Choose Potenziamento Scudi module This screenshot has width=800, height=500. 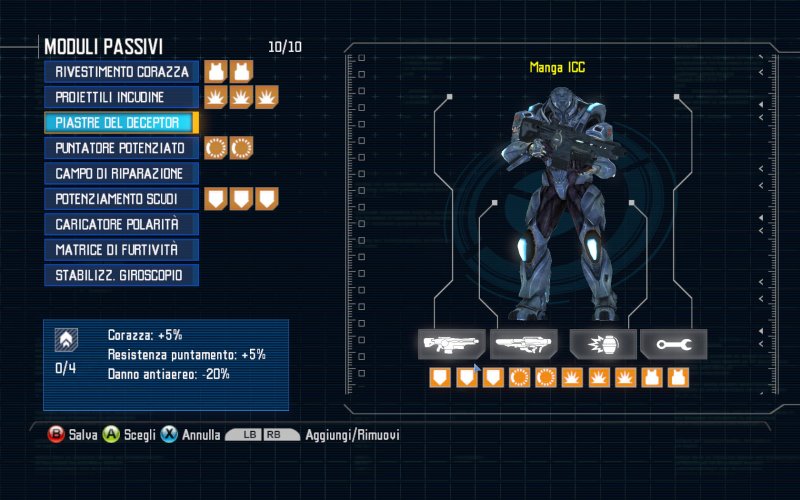pos(122,199)
